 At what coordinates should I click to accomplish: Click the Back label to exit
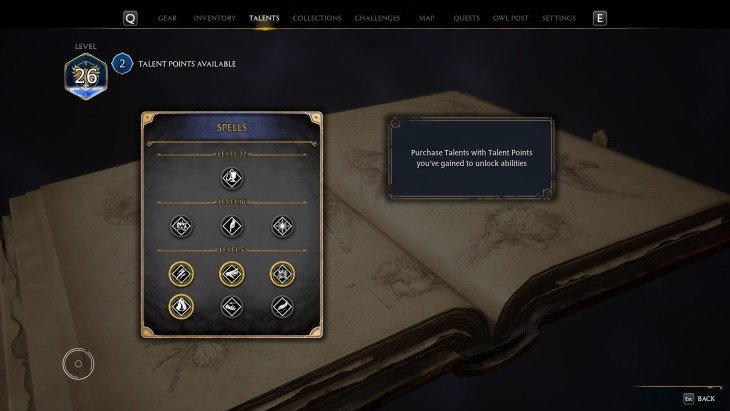tap(705, 399)
